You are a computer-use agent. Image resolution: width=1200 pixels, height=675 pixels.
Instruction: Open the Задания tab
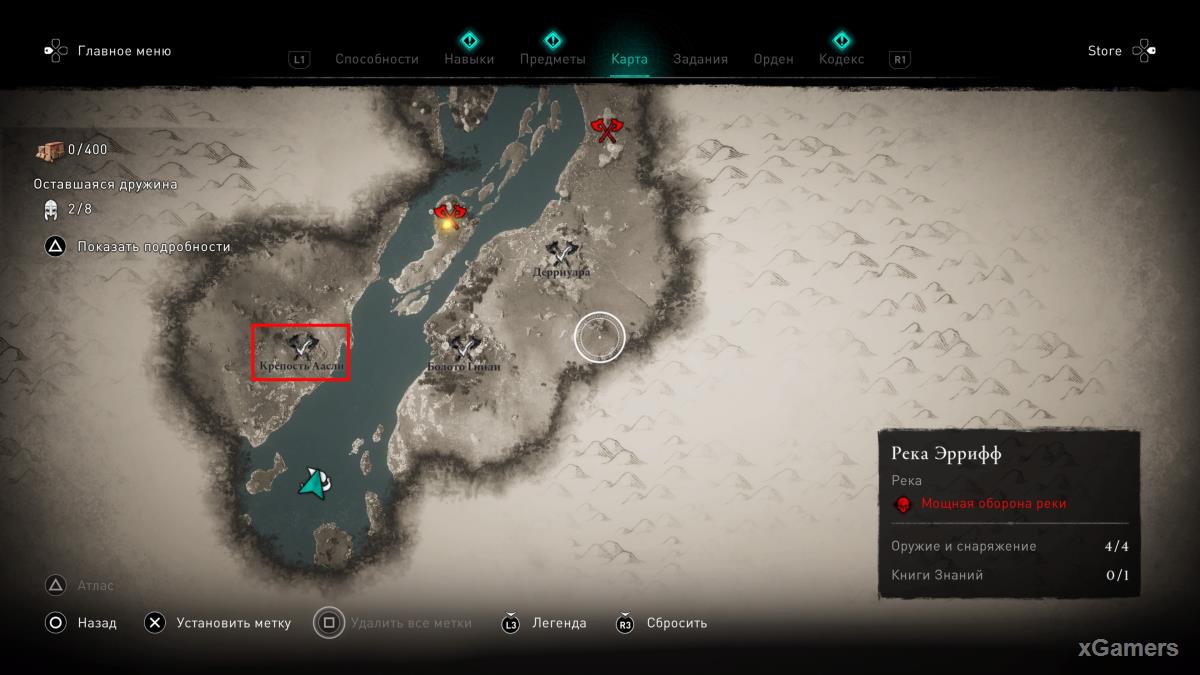[x=700, y=59]
